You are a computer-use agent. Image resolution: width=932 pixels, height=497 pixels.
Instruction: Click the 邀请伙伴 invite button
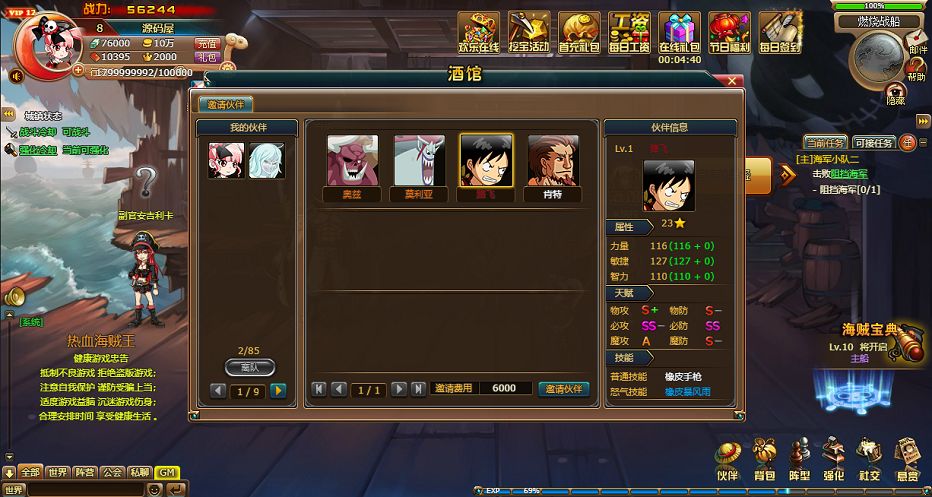pyautogui.click(x=564, y=389)
